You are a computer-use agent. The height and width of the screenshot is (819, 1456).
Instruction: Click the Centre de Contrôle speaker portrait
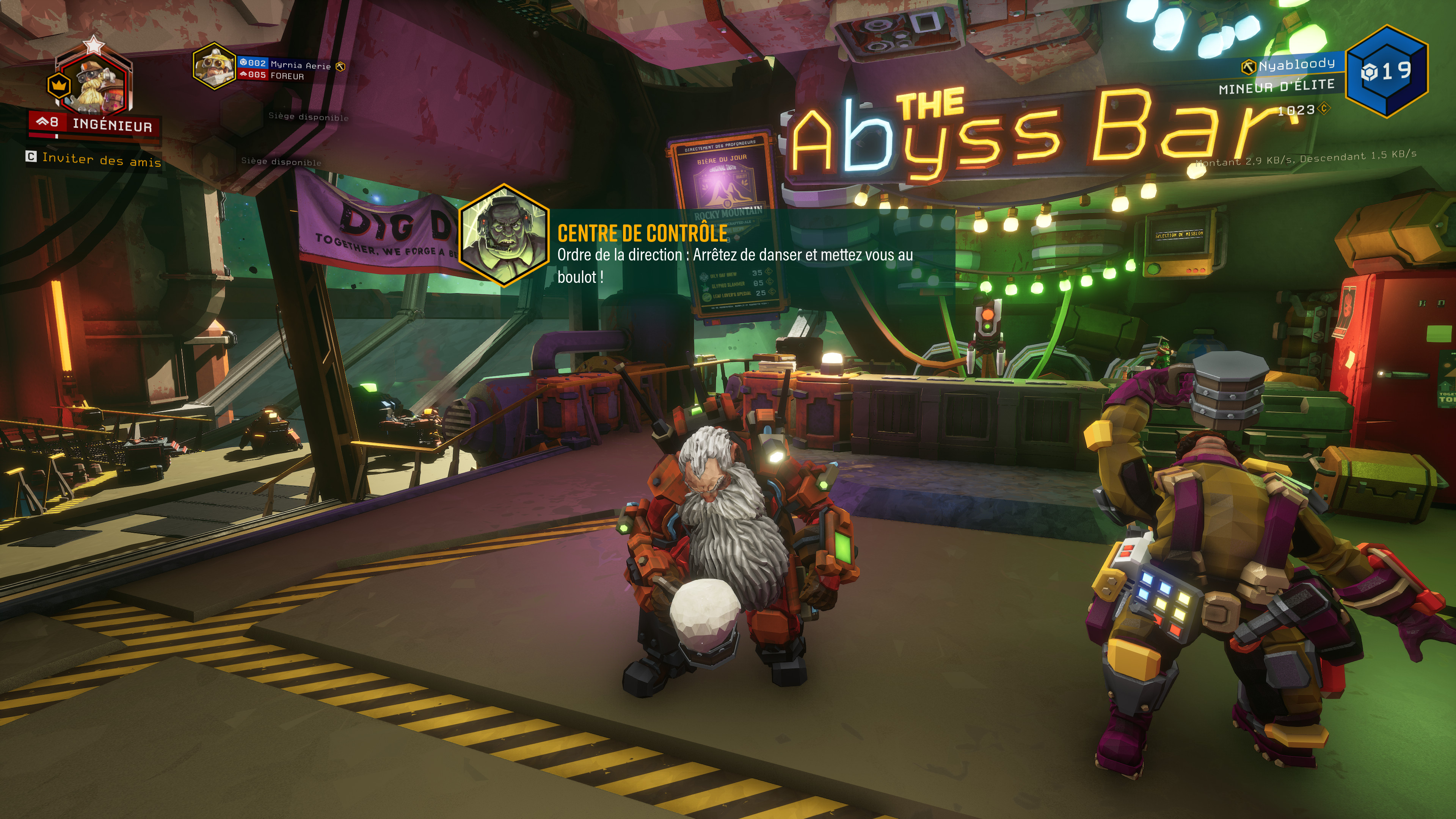[504, 235]
